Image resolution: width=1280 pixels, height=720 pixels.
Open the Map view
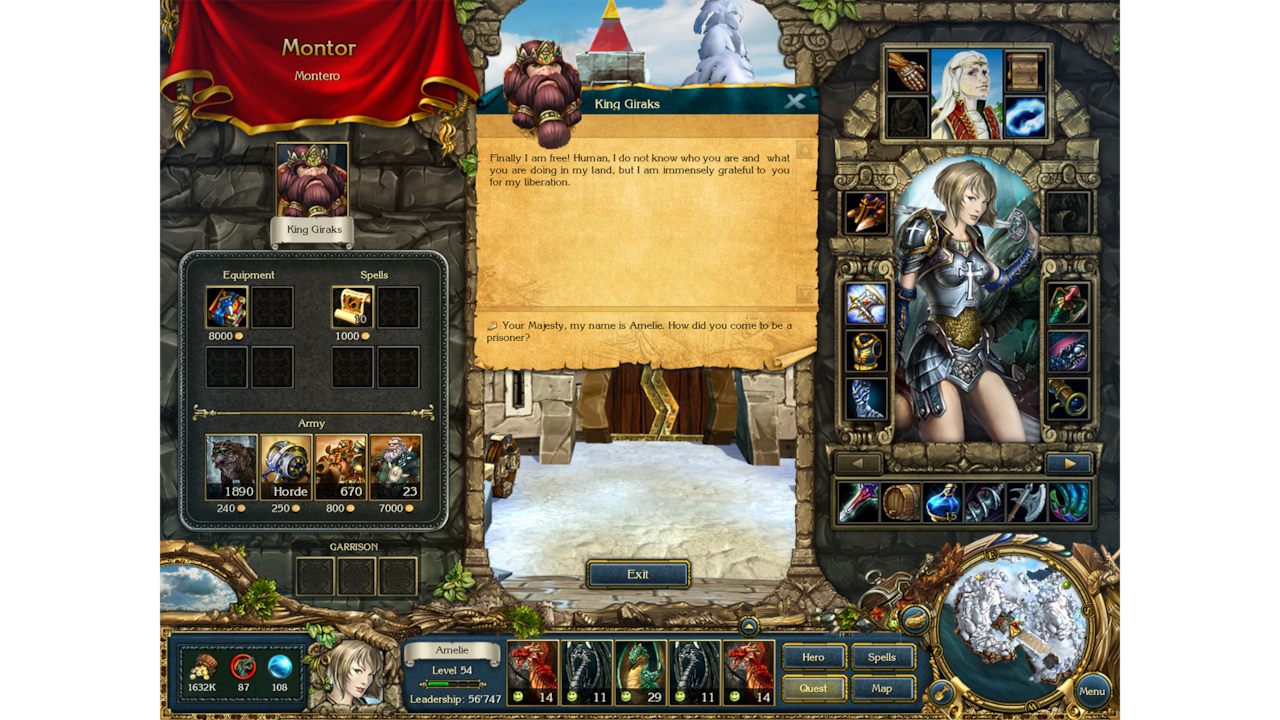pyautogui.click(x=883, y=688)
